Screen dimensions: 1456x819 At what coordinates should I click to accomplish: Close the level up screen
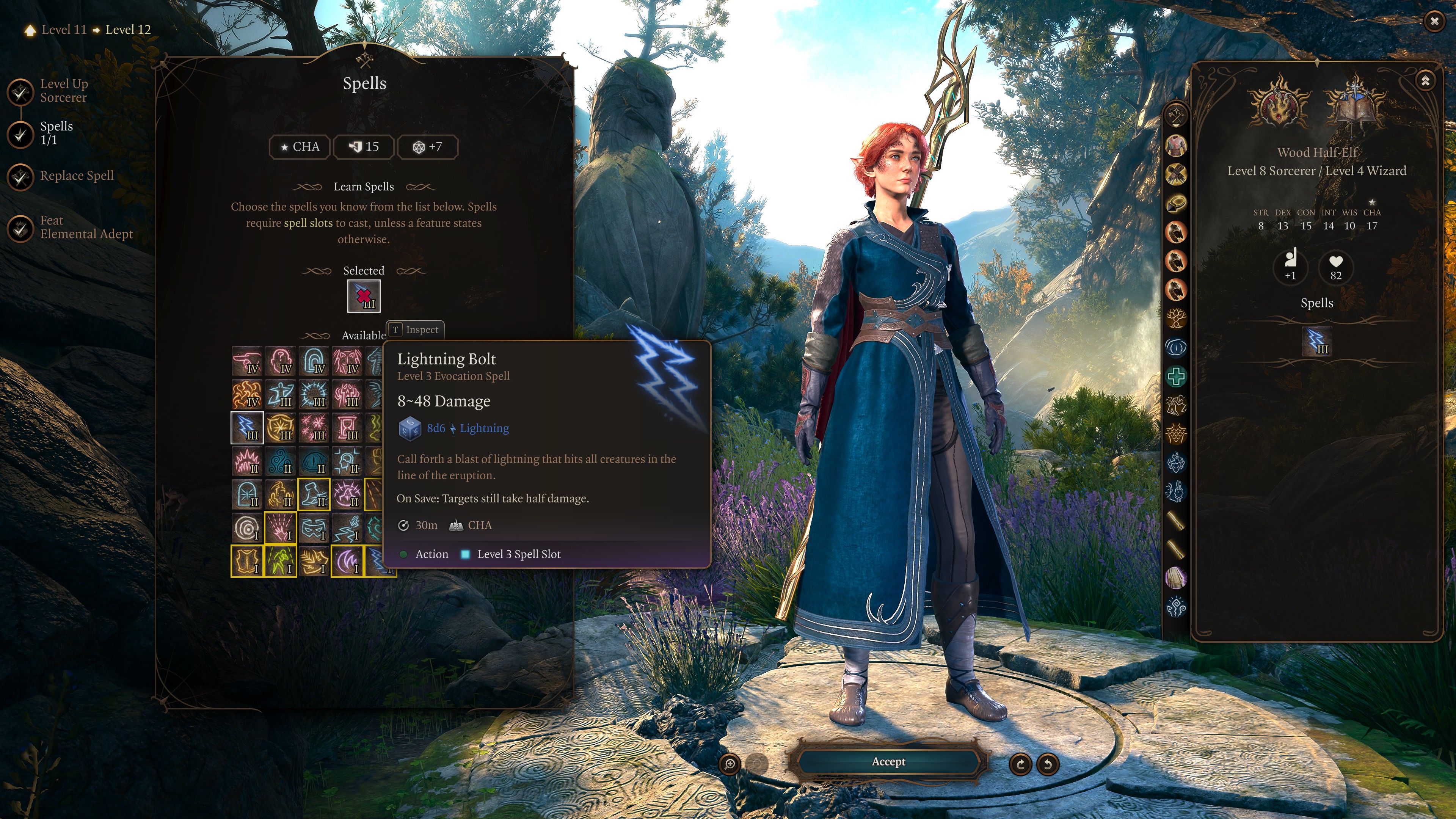click(x=1434, y=22)
